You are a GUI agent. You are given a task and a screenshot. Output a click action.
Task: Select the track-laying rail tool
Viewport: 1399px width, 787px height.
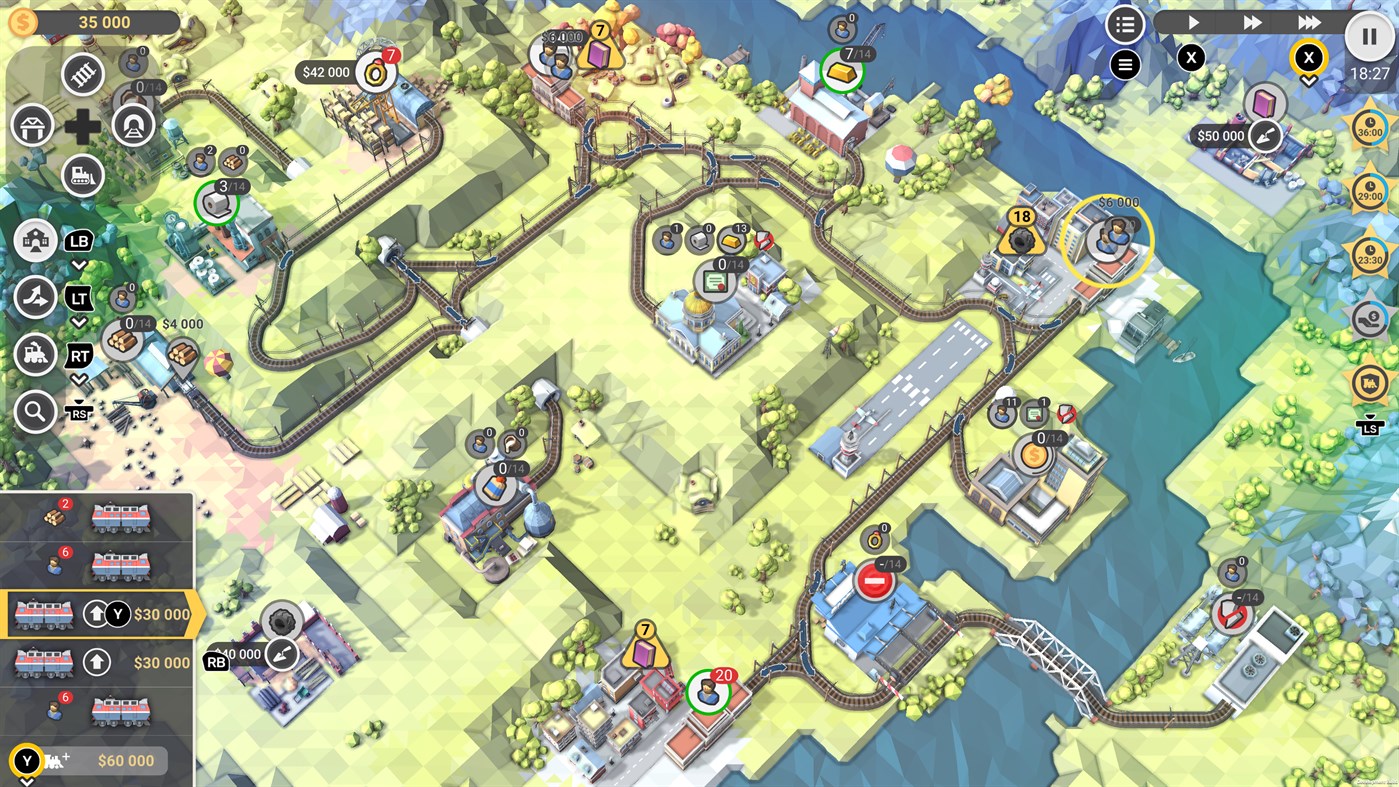83,74
